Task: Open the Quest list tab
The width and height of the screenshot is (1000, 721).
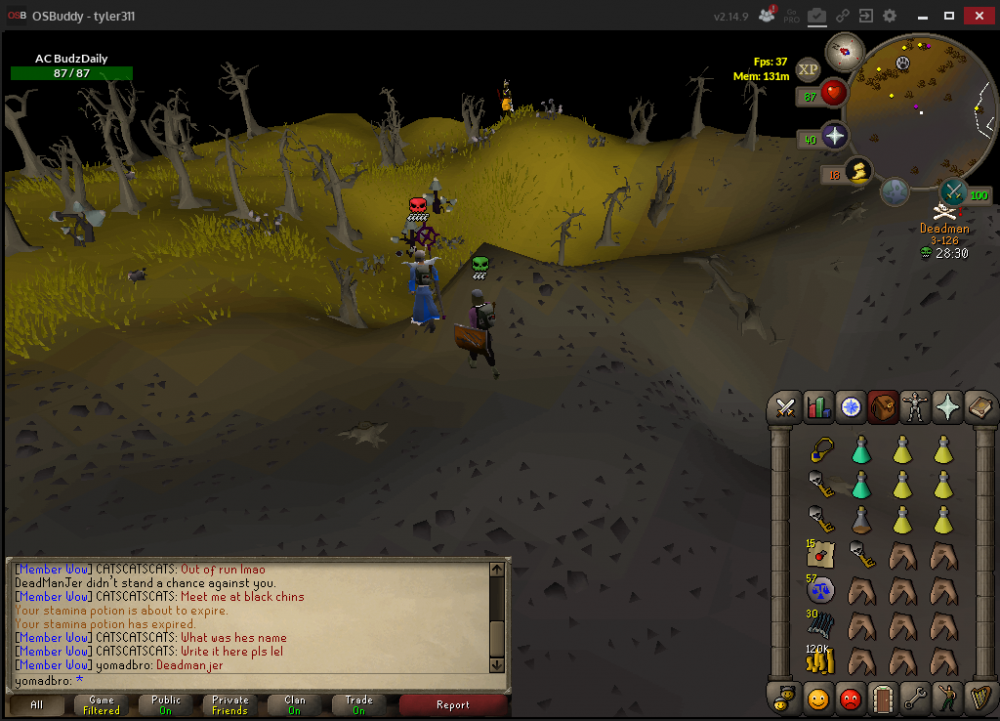Action: click(x=851, y=407)
